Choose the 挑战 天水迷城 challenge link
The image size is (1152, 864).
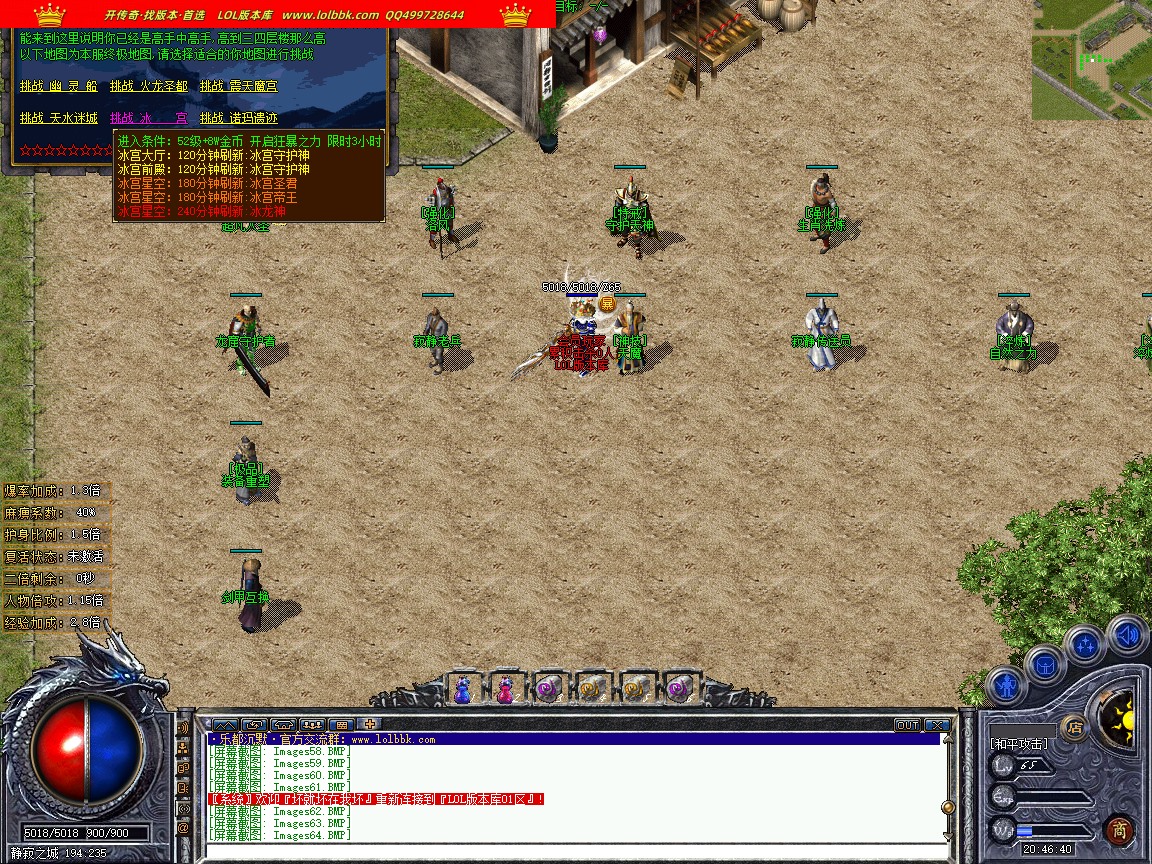tap(59, 118)
